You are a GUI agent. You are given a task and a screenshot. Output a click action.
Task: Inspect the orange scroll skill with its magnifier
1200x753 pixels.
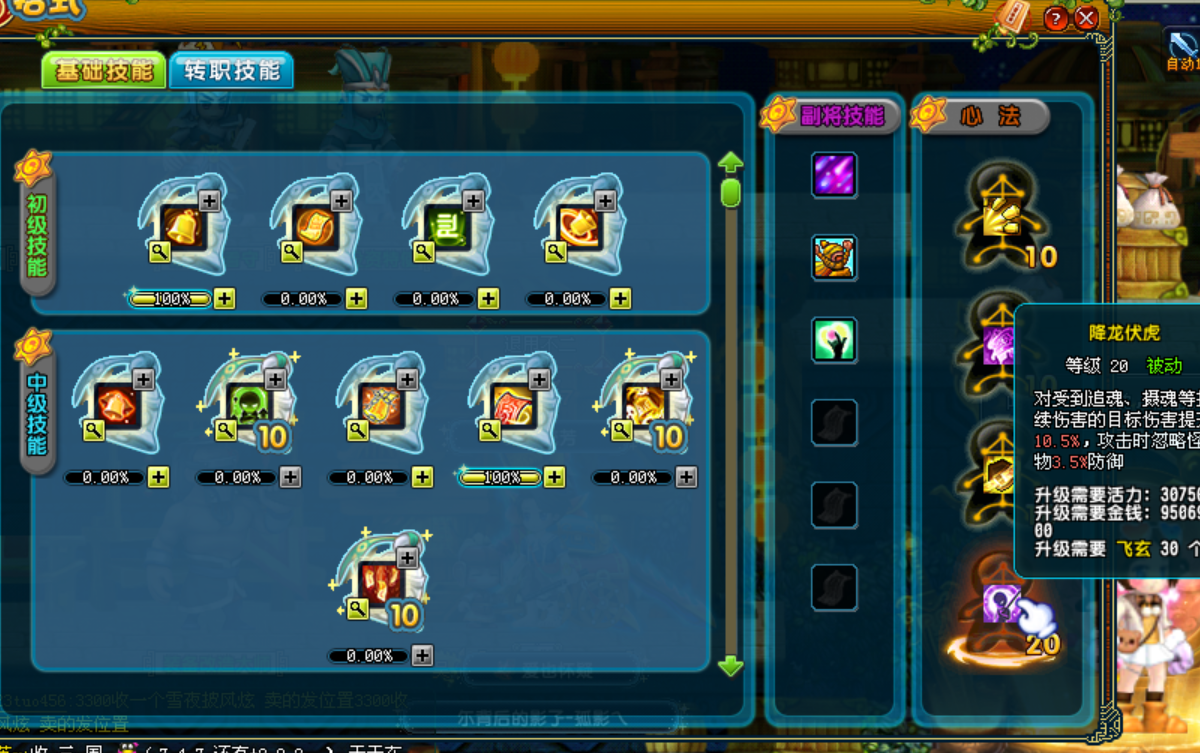tap(291, 252)
